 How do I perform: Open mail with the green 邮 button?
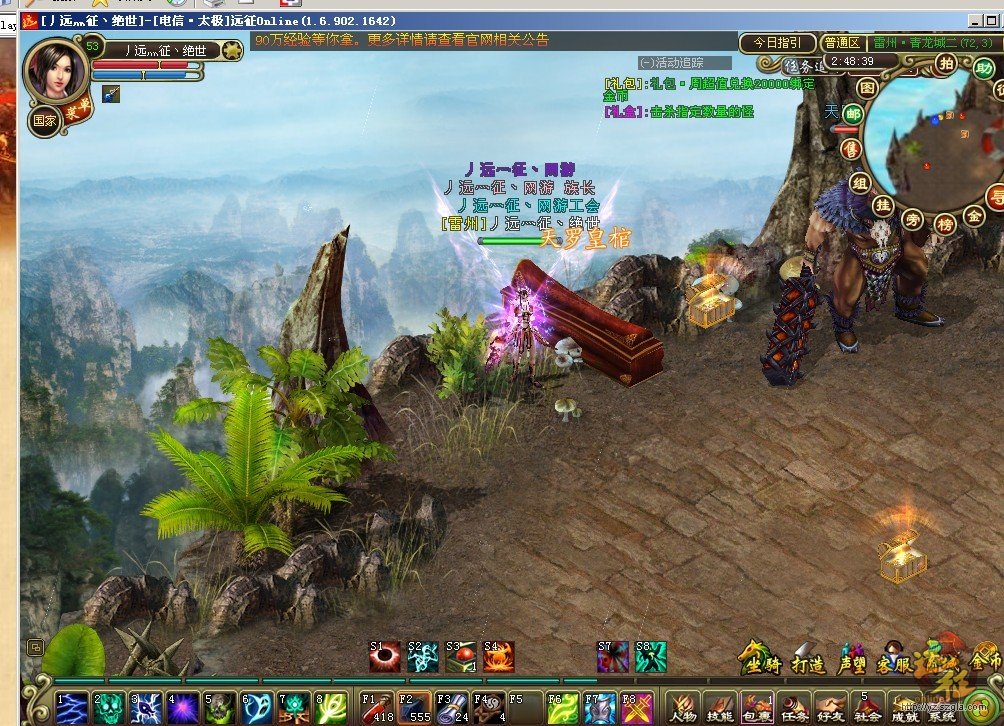pyautogui.click(x=853, y=114)
